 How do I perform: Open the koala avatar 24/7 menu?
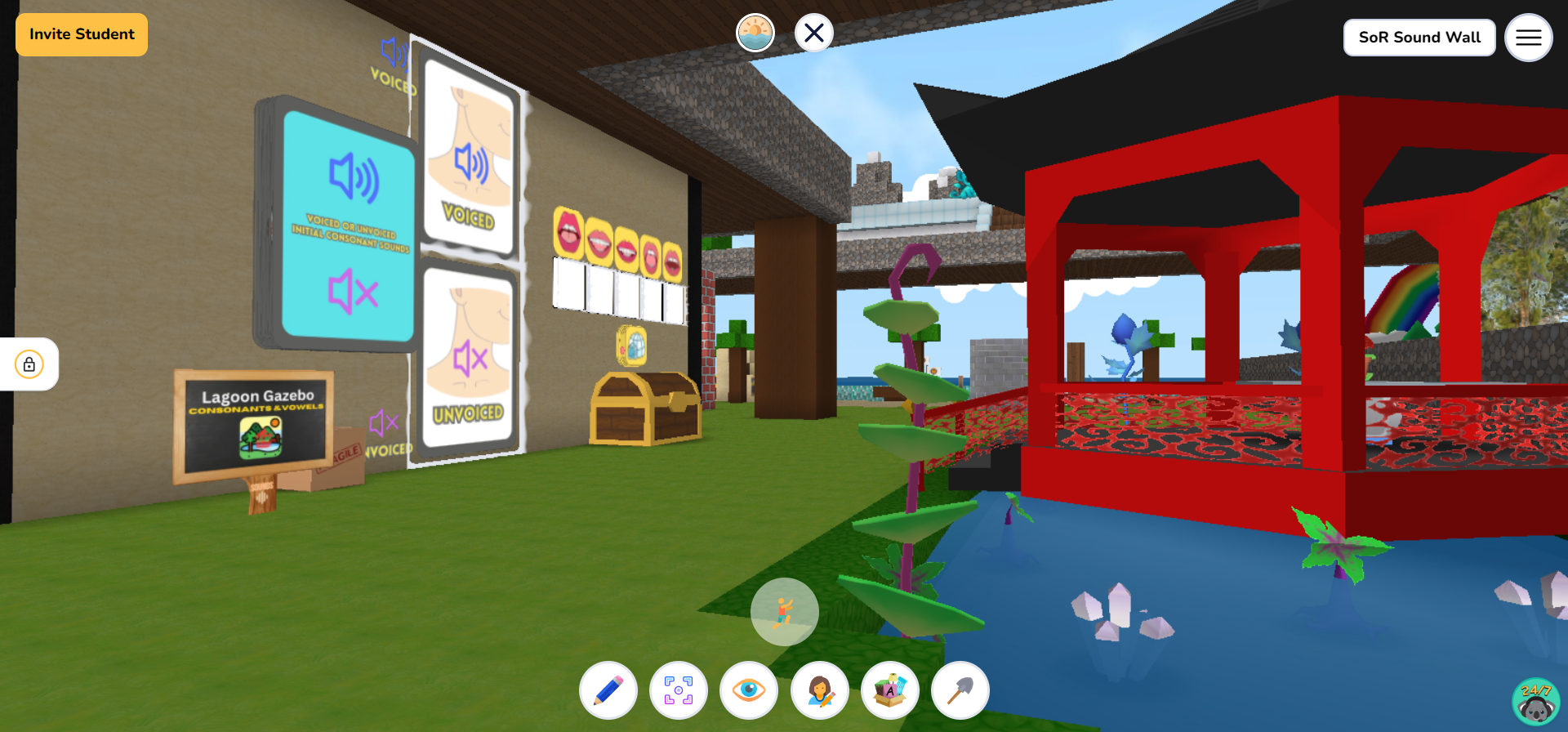(1535, 700)
